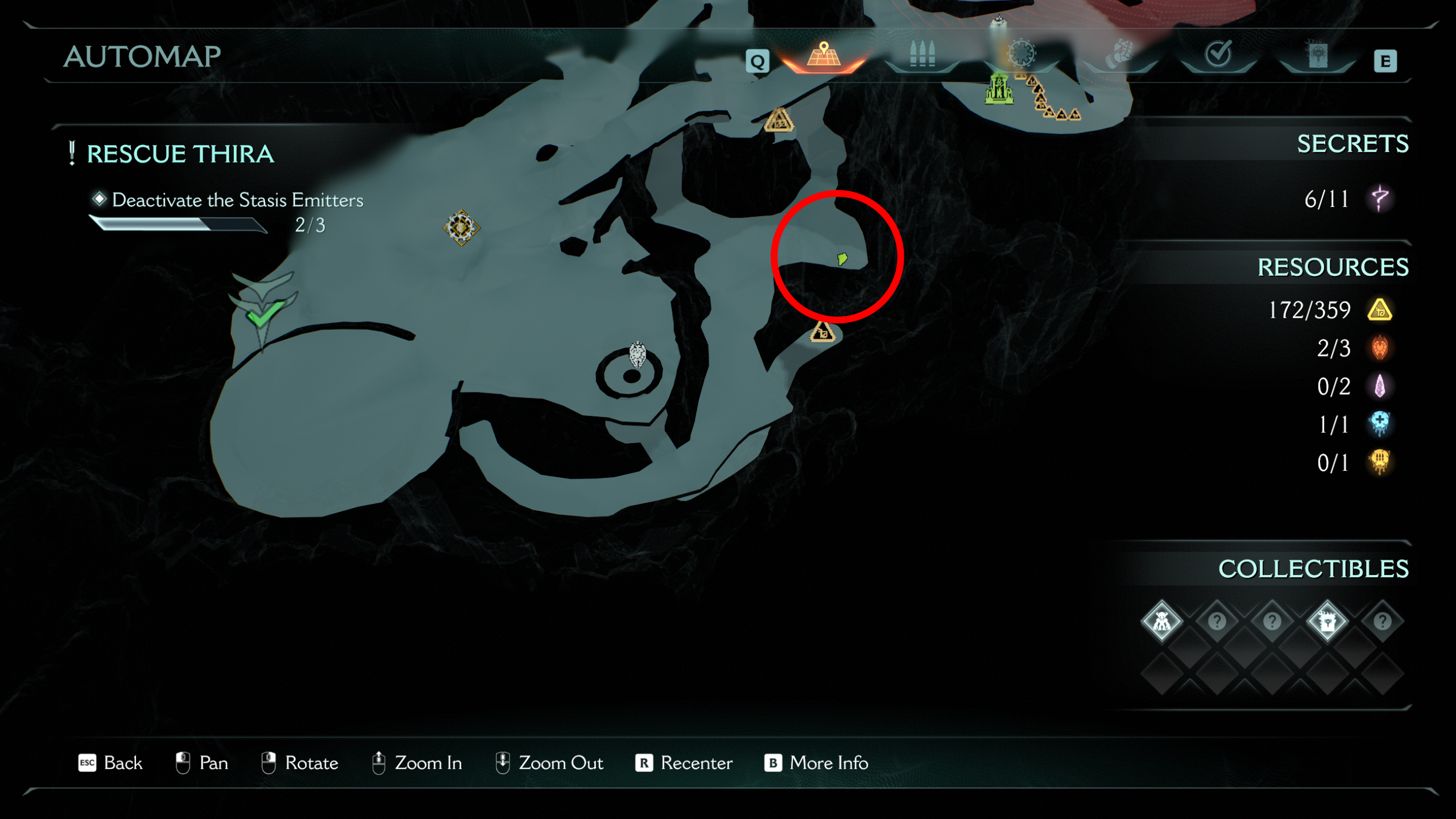Click the gear-shaped suit upgrades icon
This screenshot has width=1456, height=819.
[x=1021, y=54]
